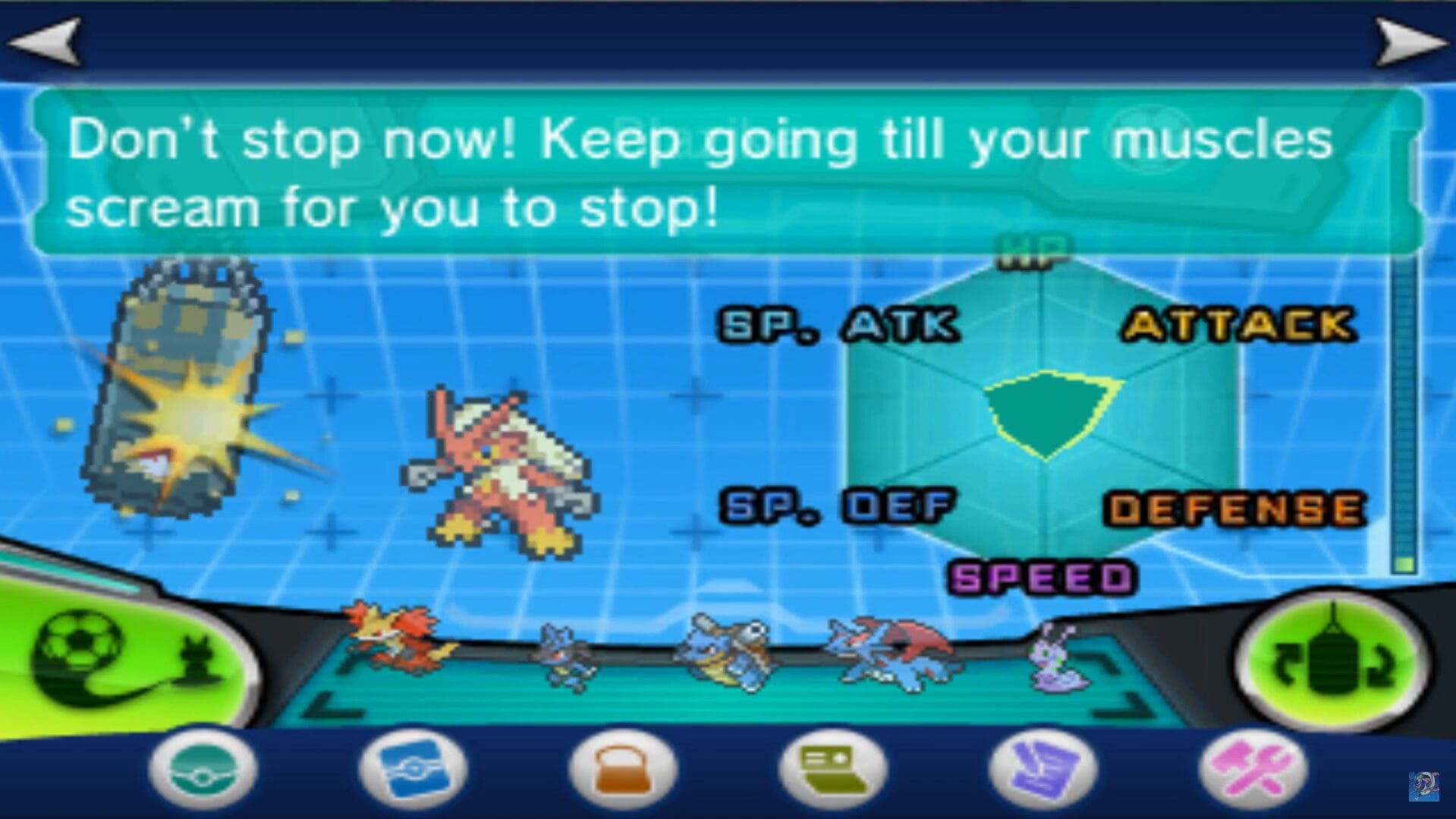The image size is (1456, 819).
Task: Open the PC with the green laptop icon
Action: (833, 769)
